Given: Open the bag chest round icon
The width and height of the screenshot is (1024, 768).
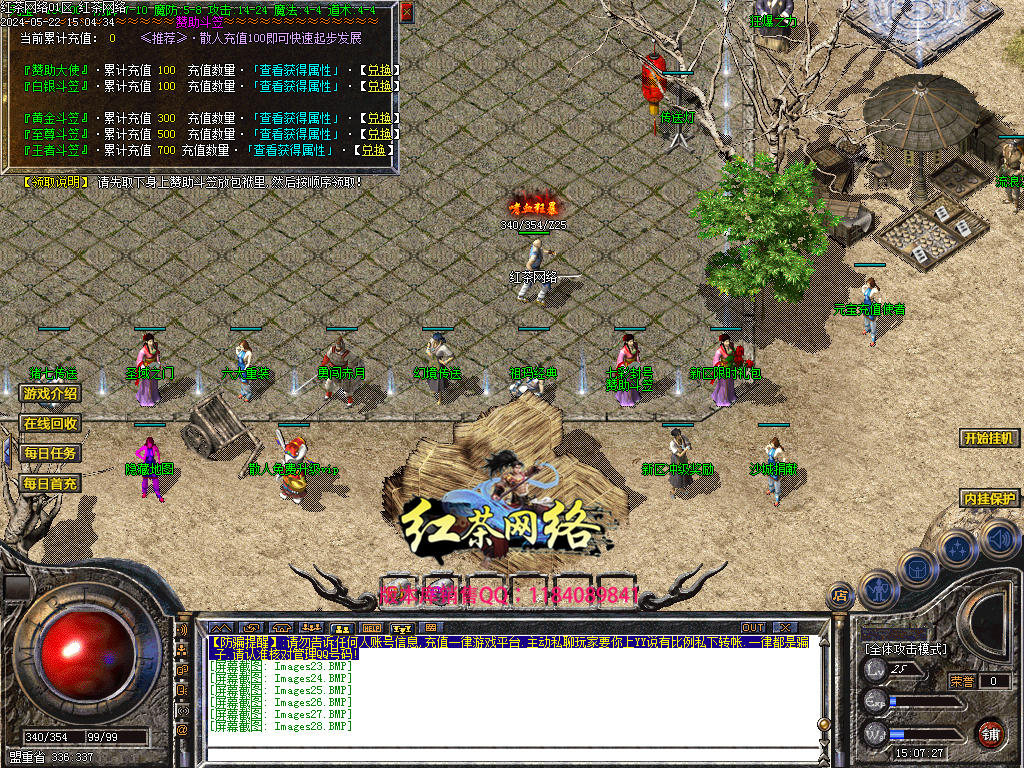Looking at the screenshot, I should click(x=917, y=568).
